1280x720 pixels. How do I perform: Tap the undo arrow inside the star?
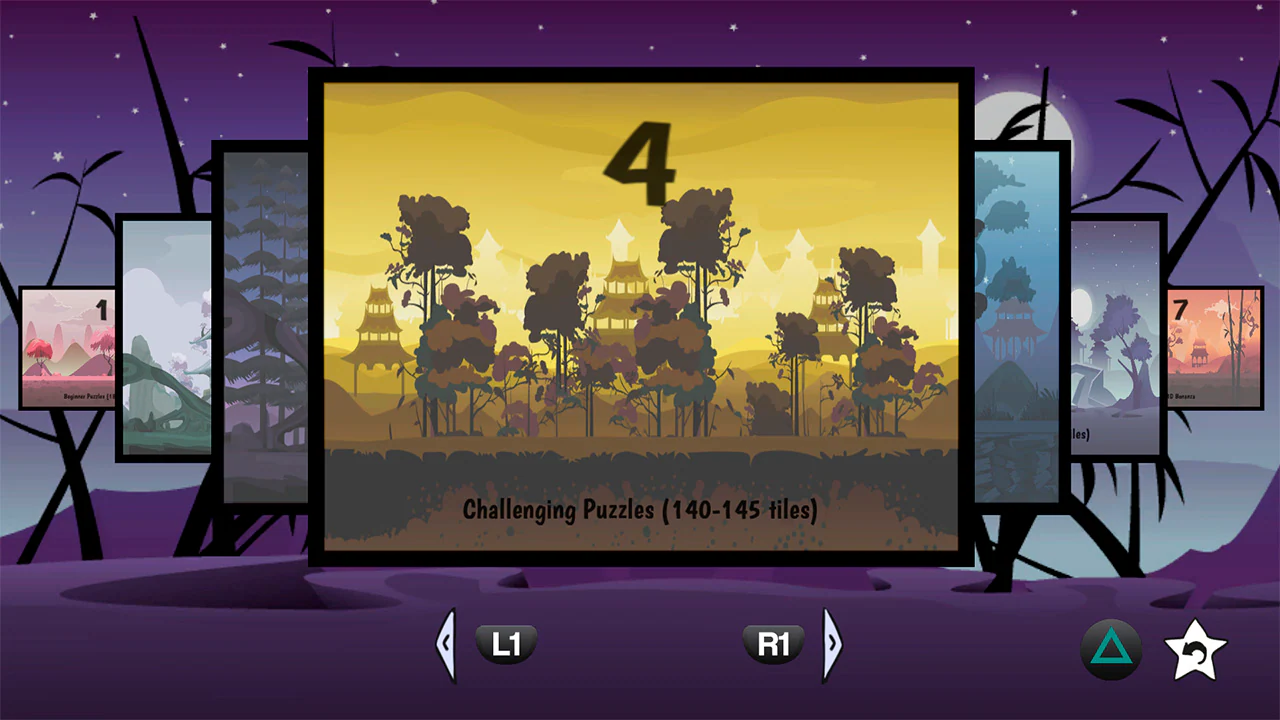click(x=1196, y=650)
